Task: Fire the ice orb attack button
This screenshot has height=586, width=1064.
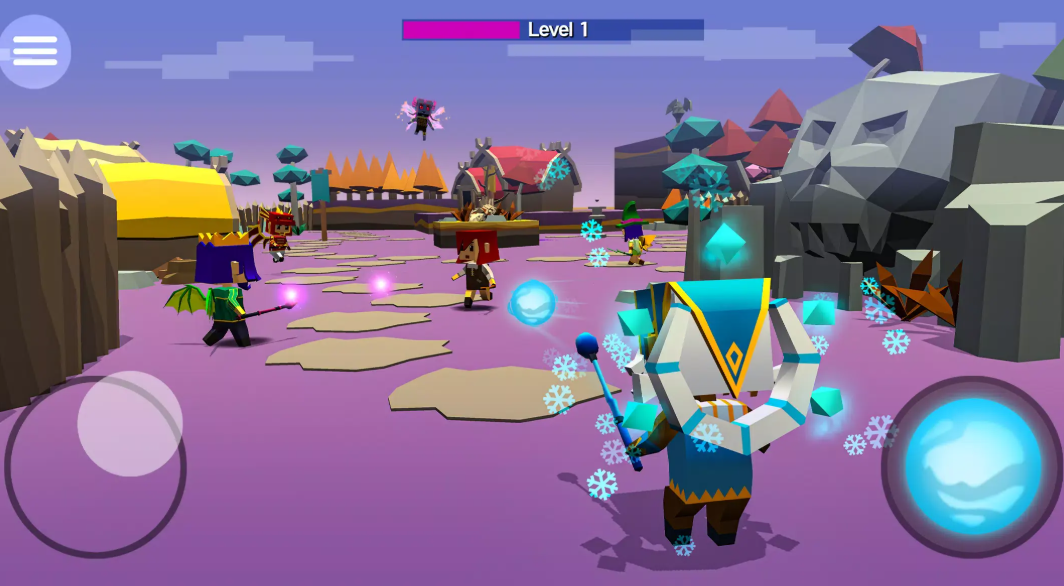Action: click(x=972, y=465)
